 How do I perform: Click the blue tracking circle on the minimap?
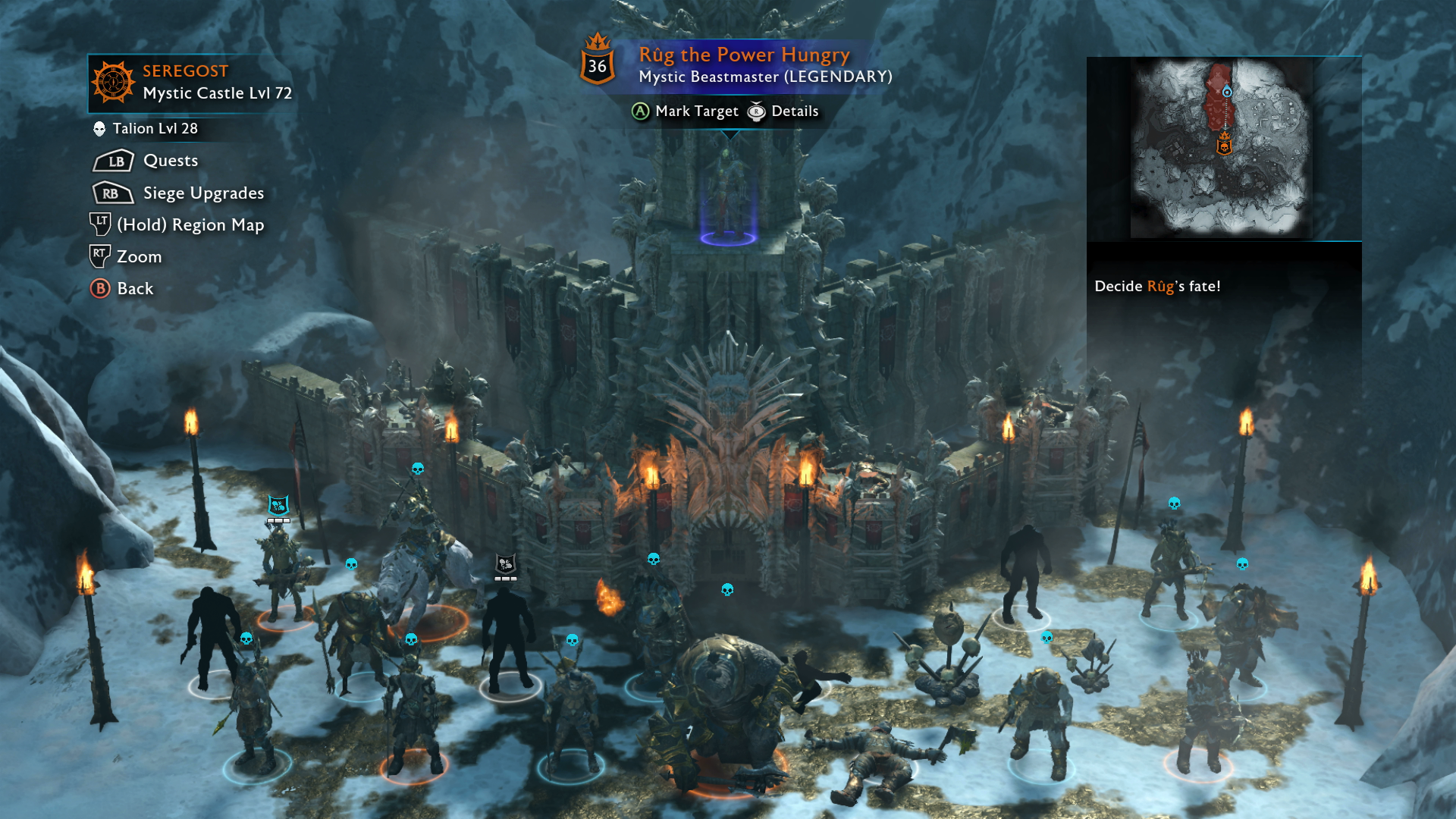point(1228,92)
